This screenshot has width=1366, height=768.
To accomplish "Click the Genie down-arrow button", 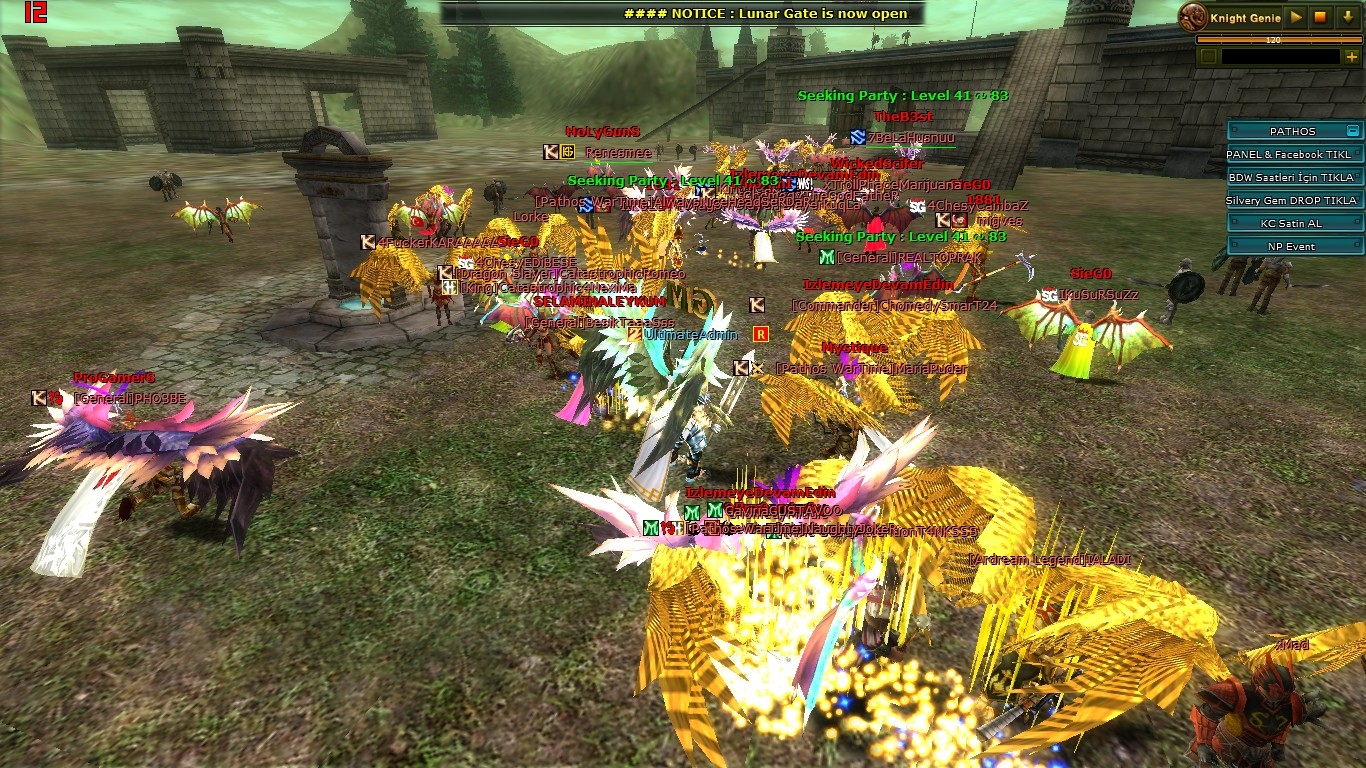I will click(1348, 17).
